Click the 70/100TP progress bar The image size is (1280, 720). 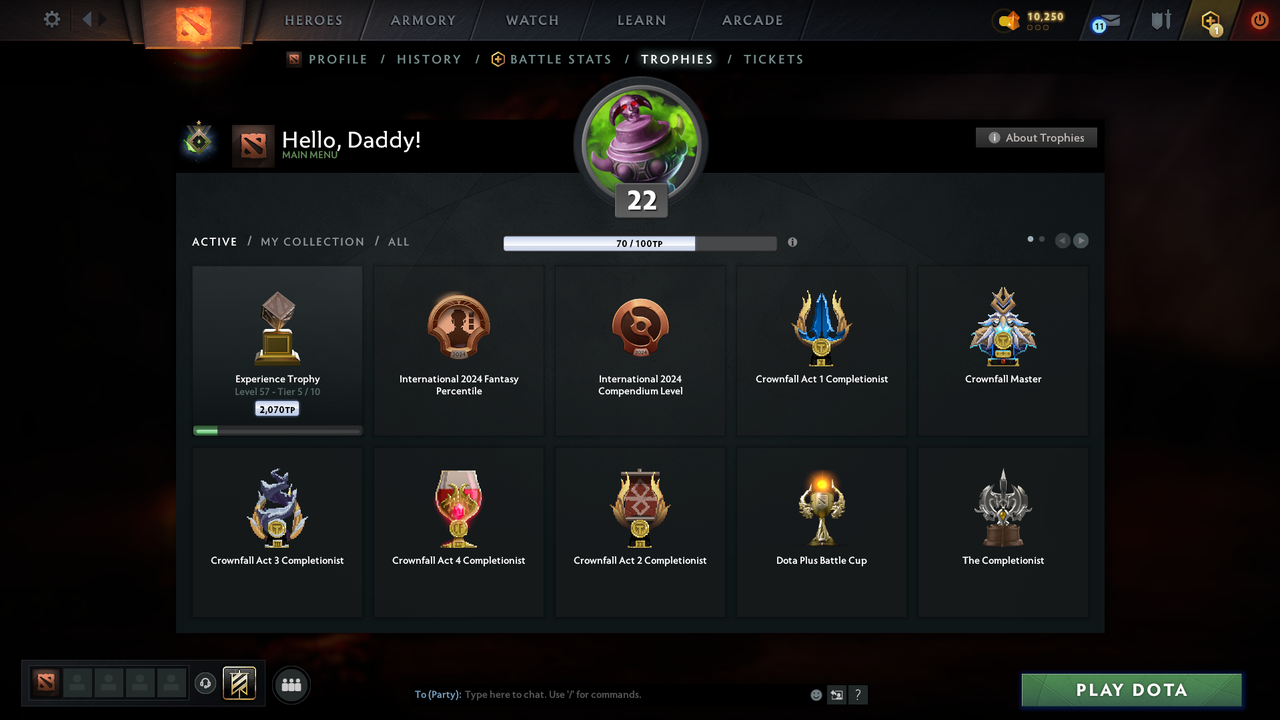point(640,242)
